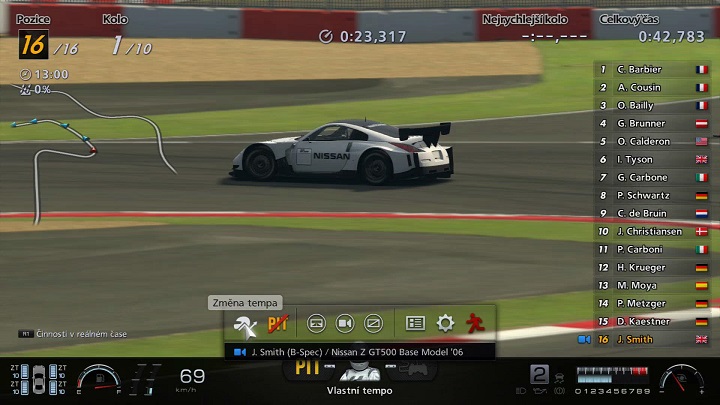The height and width of the screenshot is (405, 720).
Task: Open the race info list panel icon
Action: tap(416, 323)
